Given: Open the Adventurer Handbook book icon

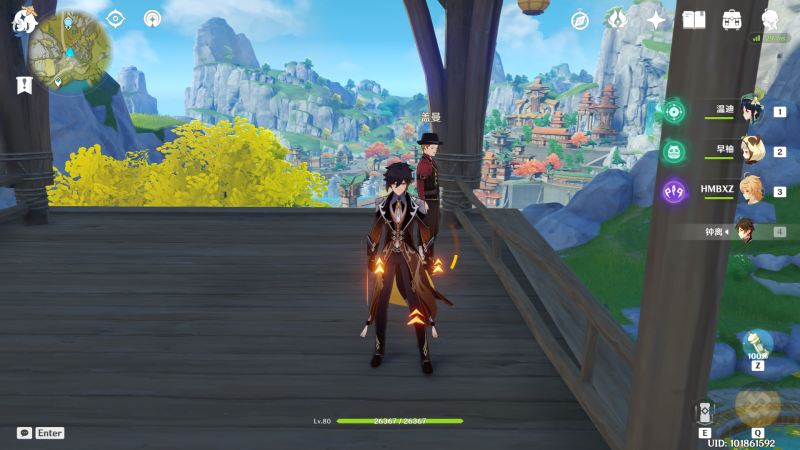Looking at the screenshot, I should (x=694, y=20).
